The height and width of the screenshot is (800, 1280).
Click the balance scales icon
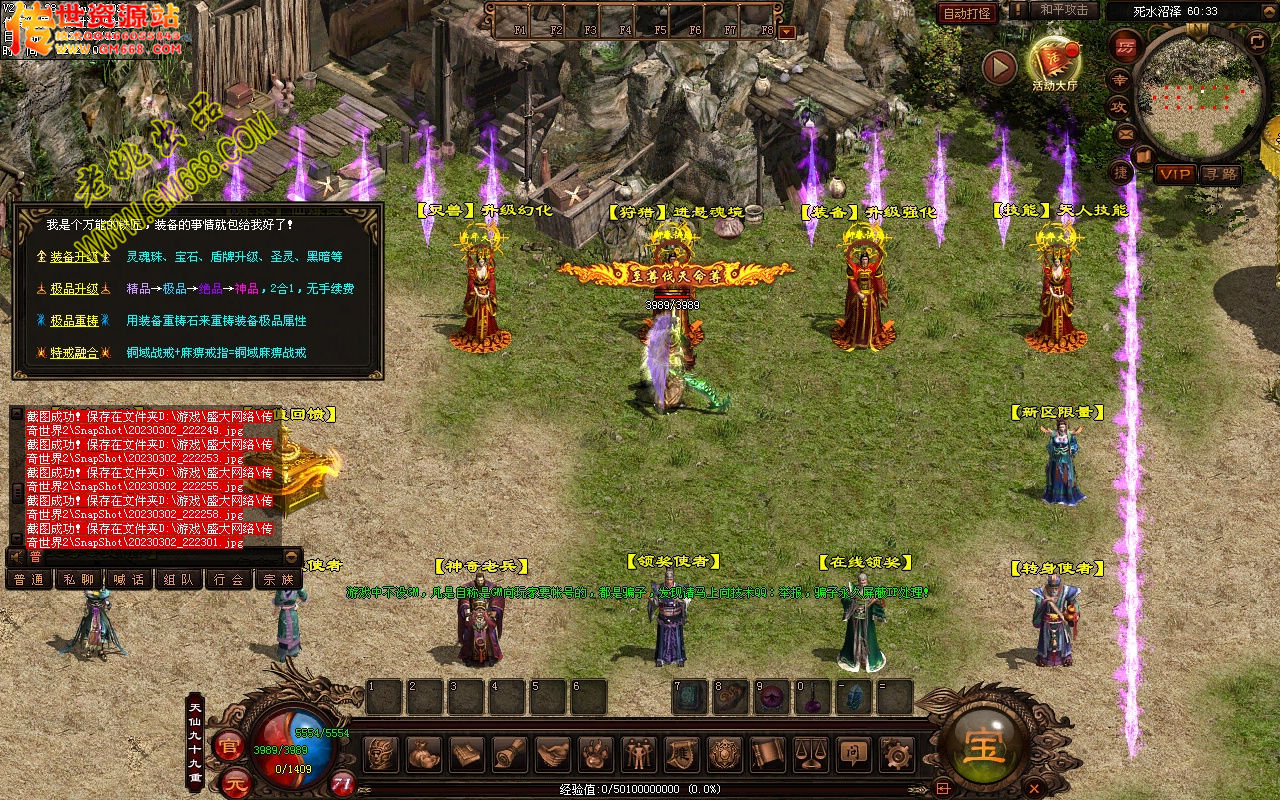810,754
